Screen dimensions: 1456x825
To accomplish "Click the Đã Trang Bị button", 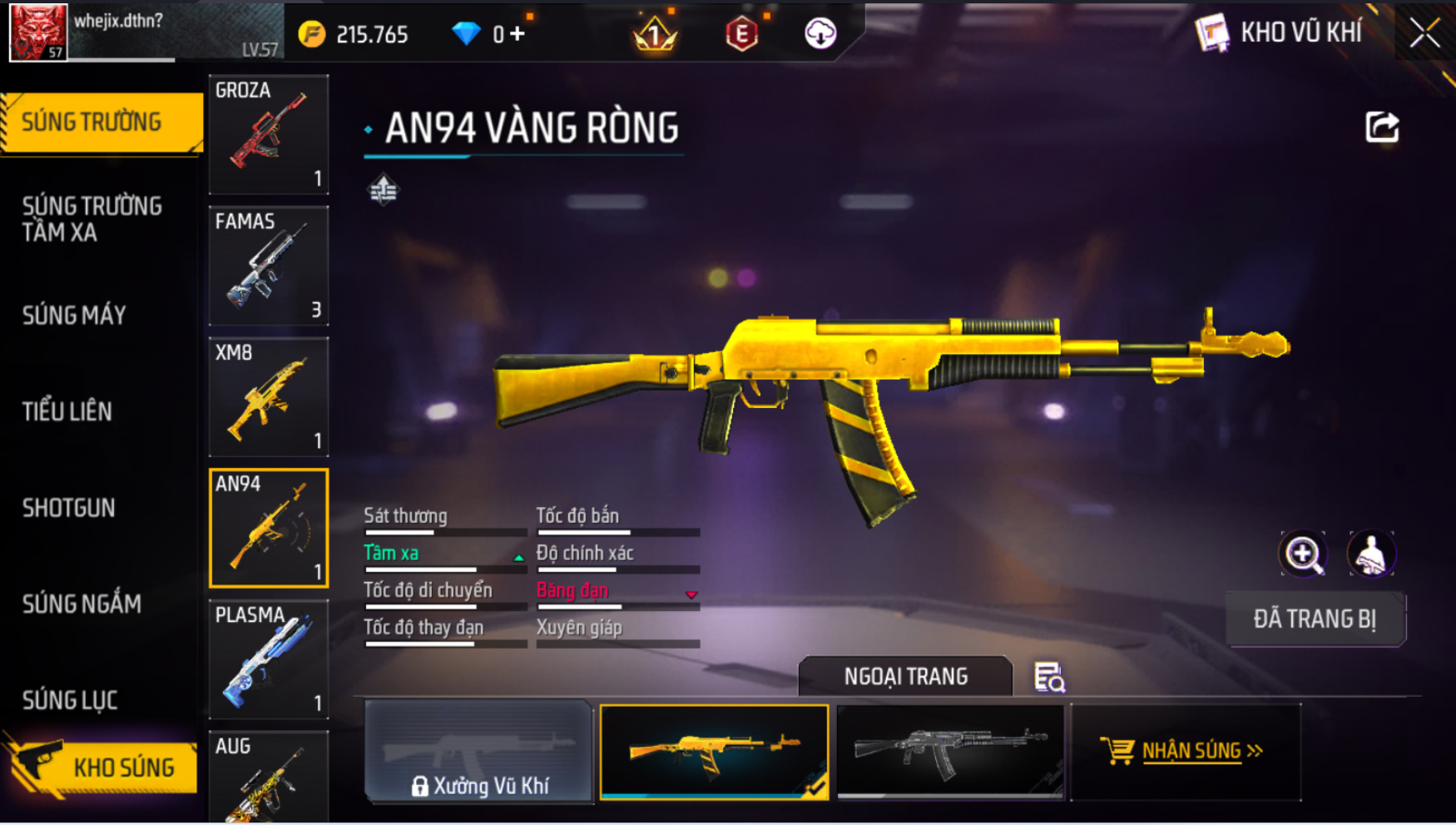I will pyautogui.click(x=1315, y=619).
